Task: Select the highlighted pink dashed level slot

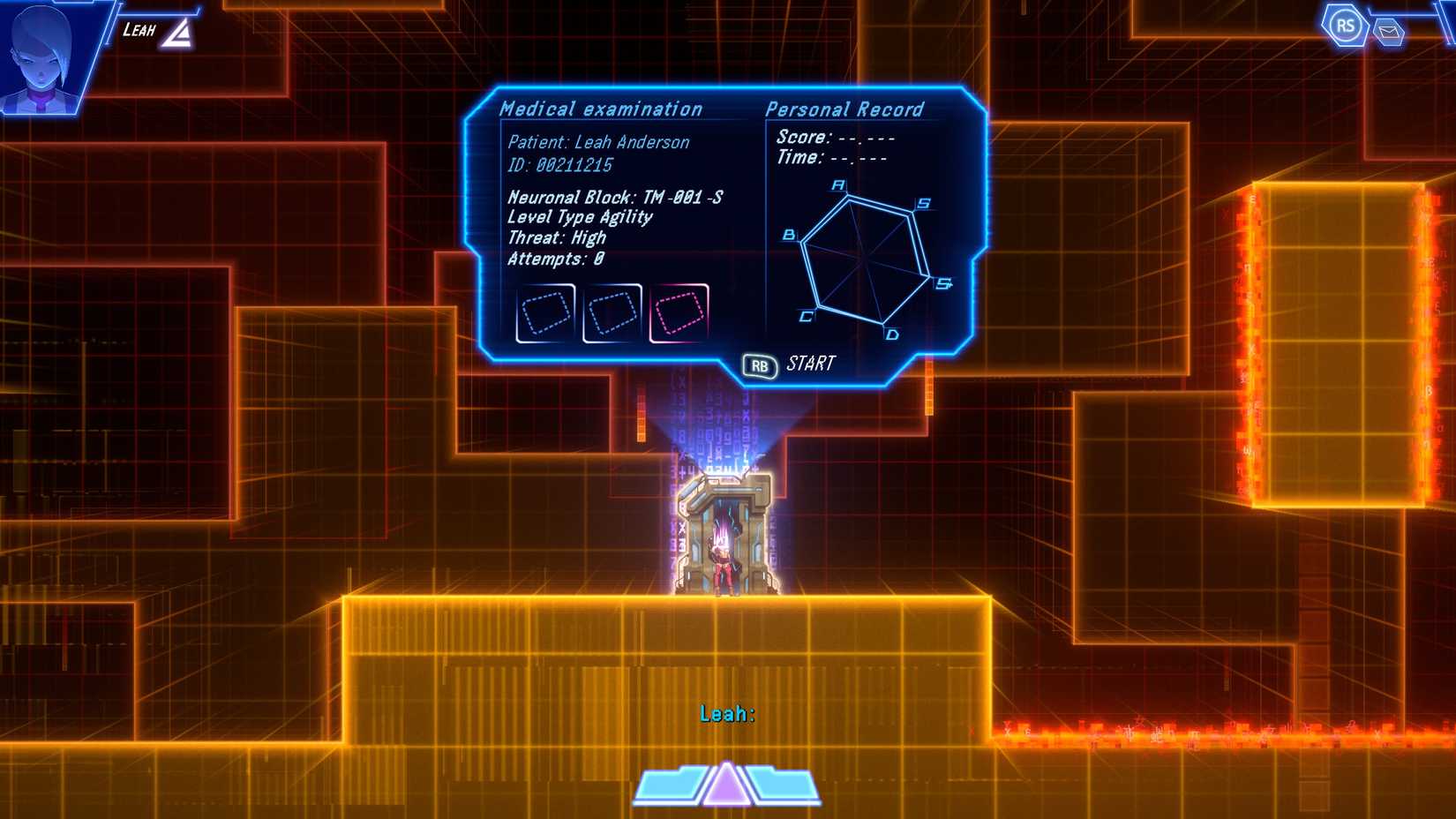Action: point(681,312)
